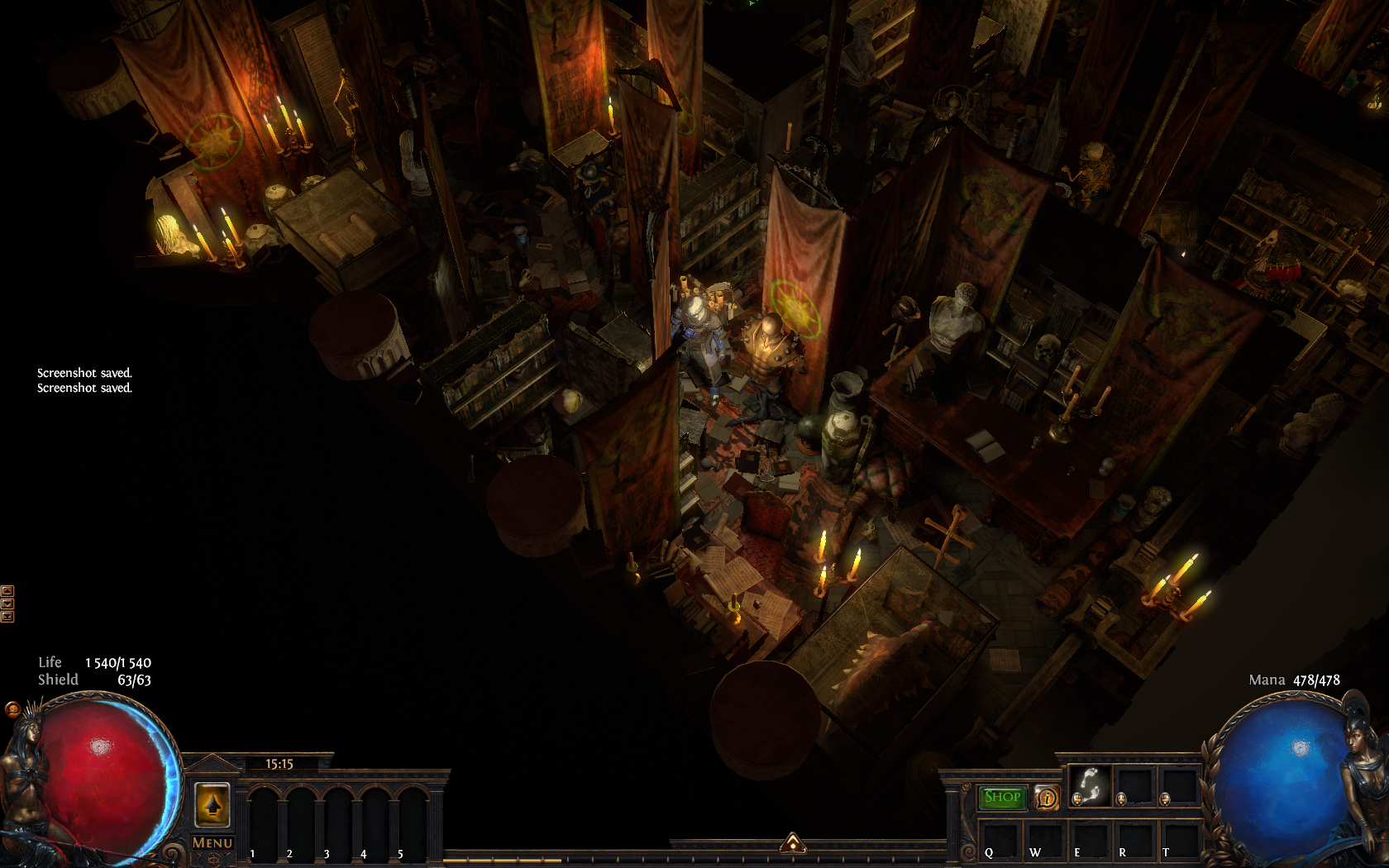This screenshot has height=868, width=1389.
Task: Select the footprints move skill slot
Action: pos(1090,785)
